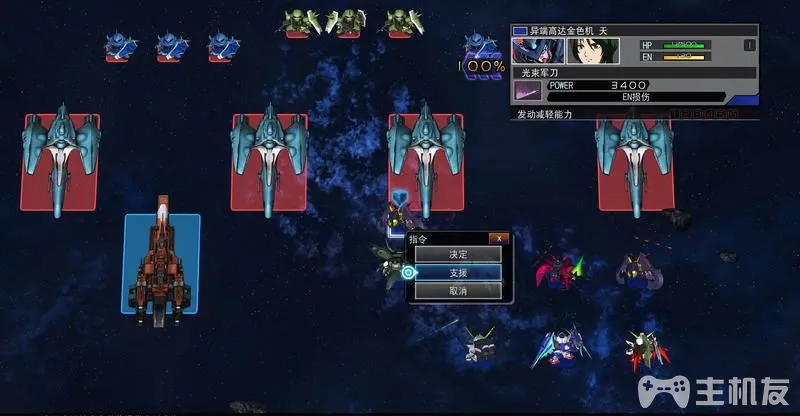
Task: Select the red battleship on the blue tile
Action: pyautogui.click(x=161, y=261)
